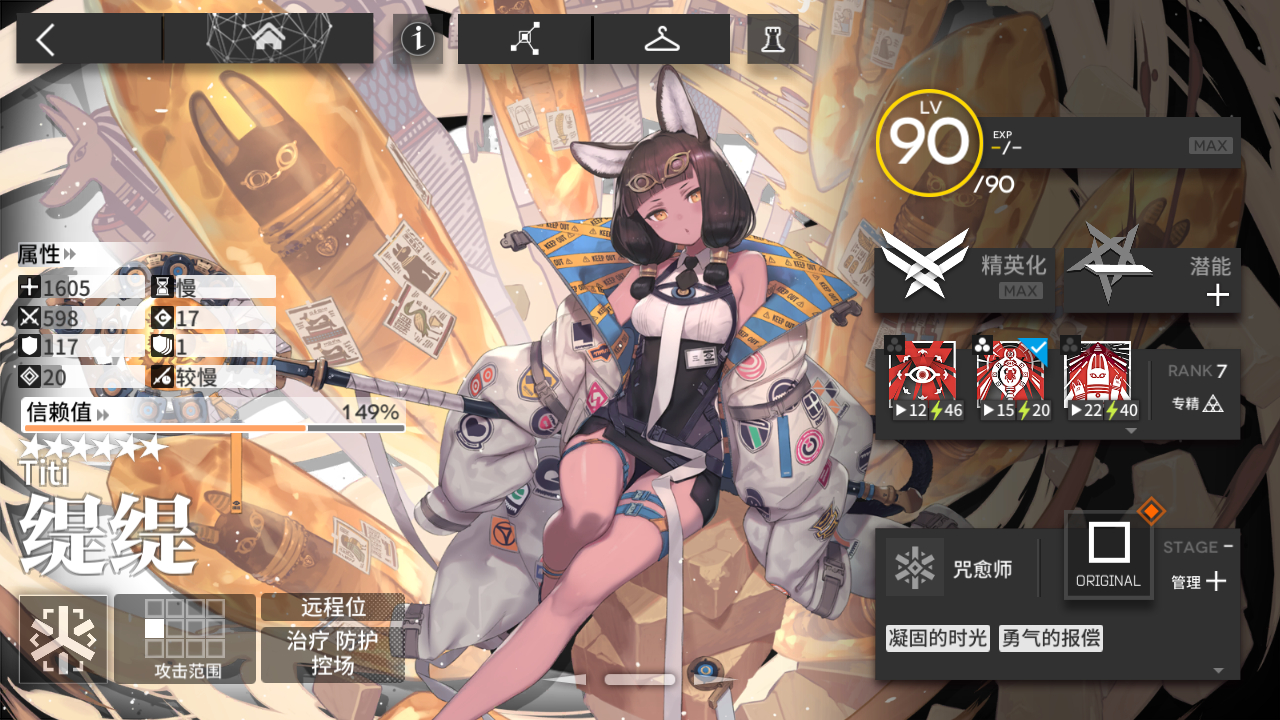Open the module 管理 management button
The width and height of the screenshot is (1280, 720).
1198,581
